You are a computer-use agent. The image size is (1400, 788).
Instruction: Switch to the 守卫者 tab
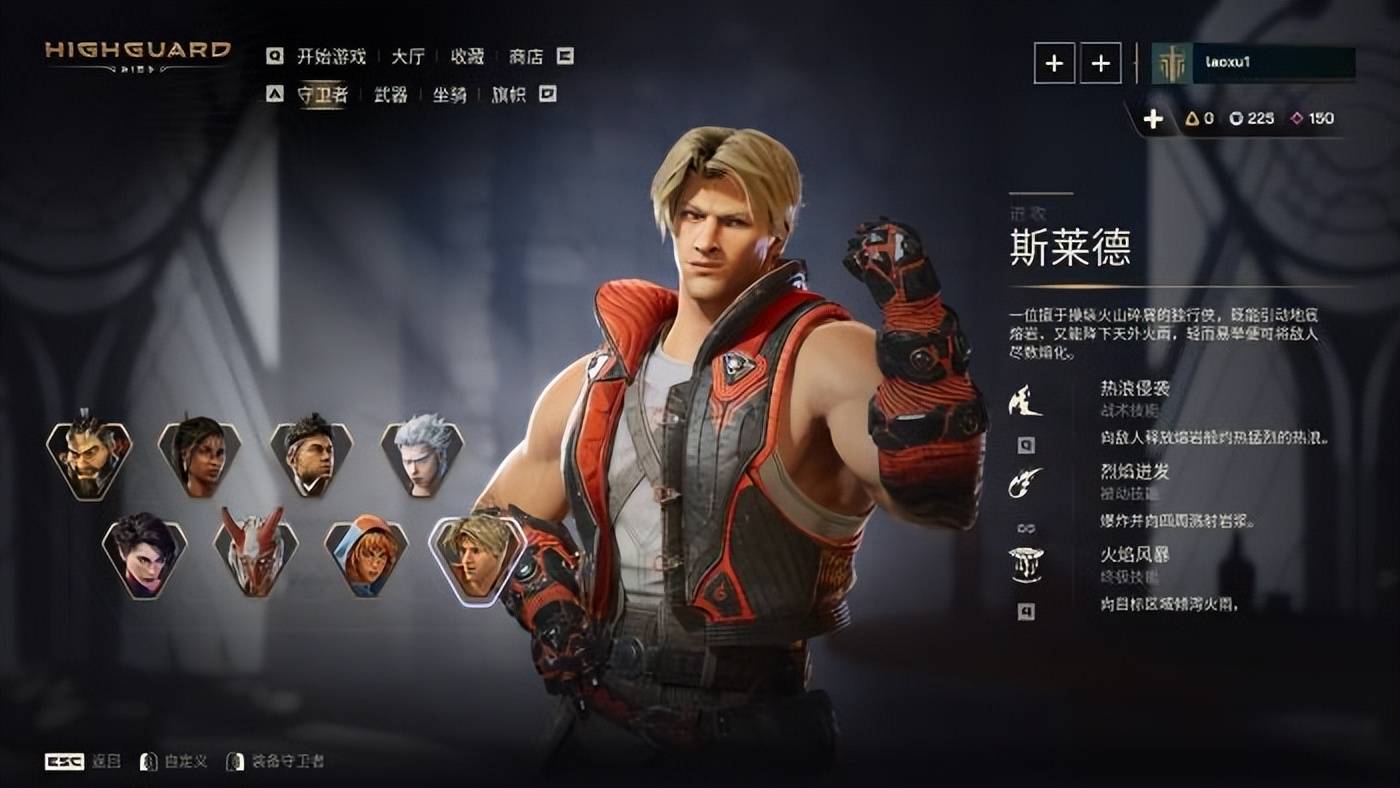click(x=322, y=95)
